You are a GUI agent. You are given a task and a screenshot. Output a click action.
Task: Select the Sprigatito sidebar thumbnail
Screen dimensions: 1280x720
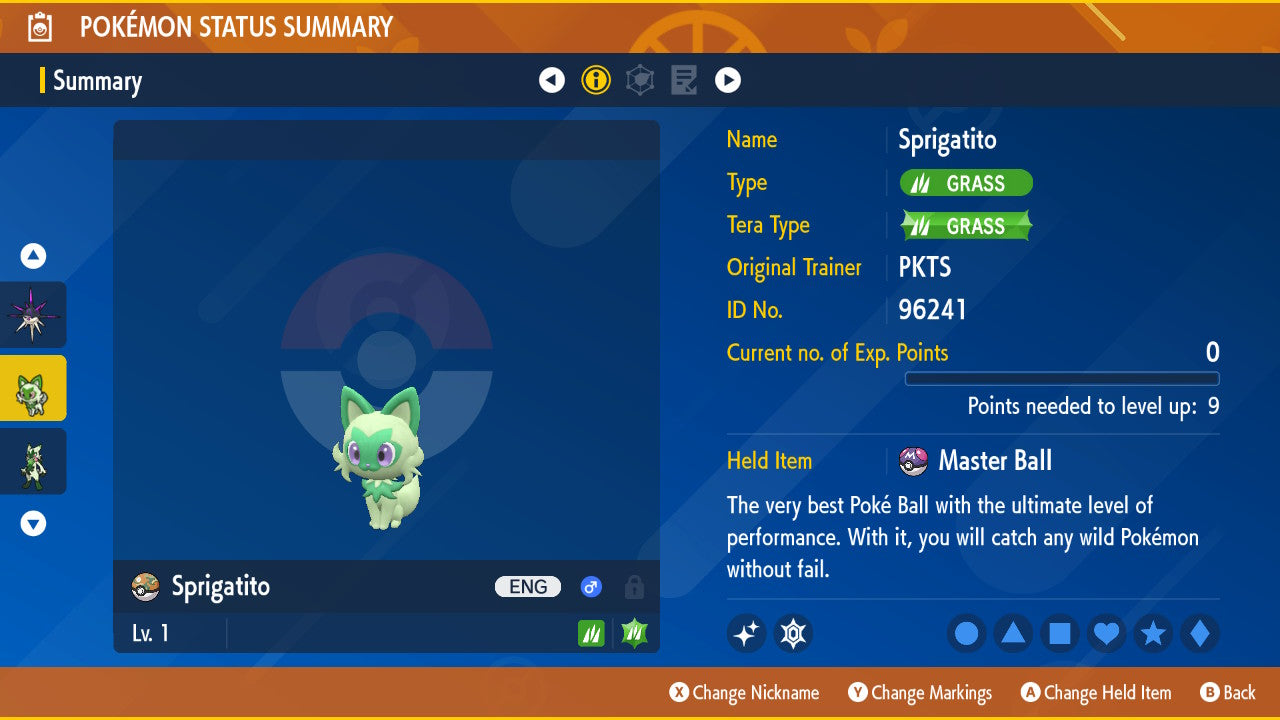click(34, 388)
